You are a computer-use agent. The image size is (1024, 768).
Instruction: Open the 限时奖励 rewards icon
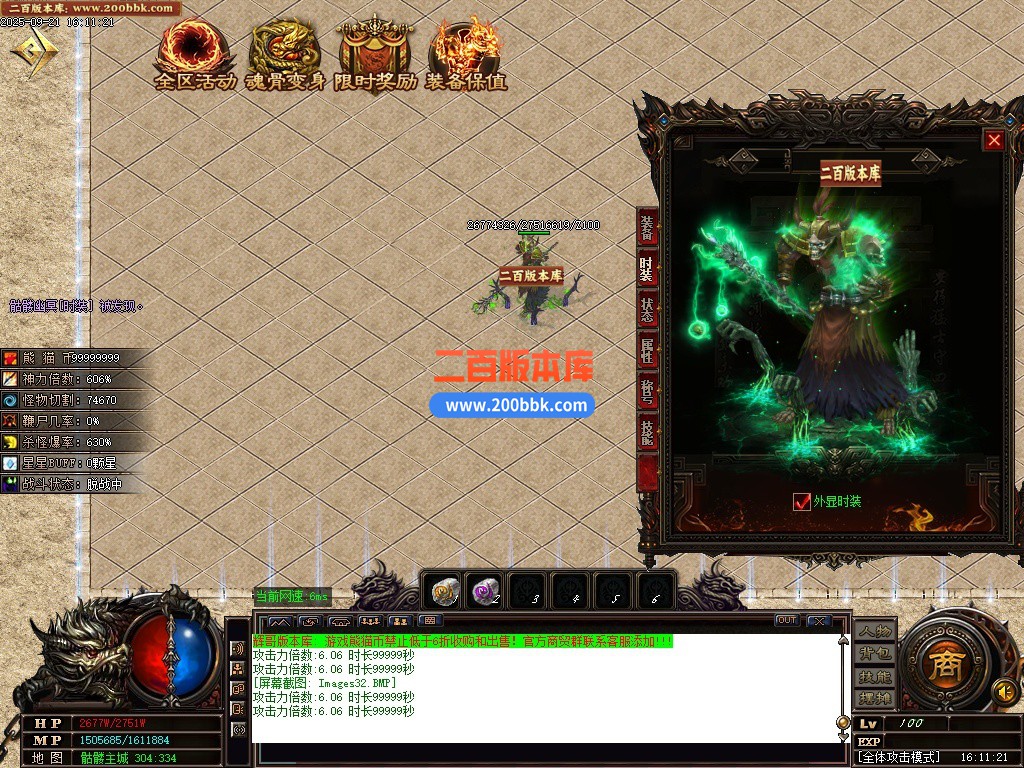[x=376, y=55]
